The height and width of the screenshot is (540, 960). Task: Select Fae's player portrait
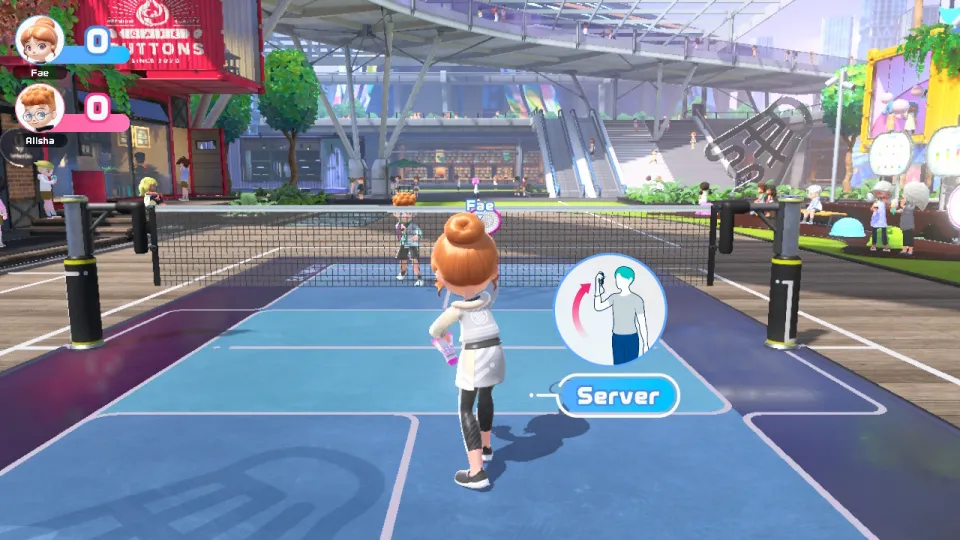pyautogui.click(x=40, y=40)
